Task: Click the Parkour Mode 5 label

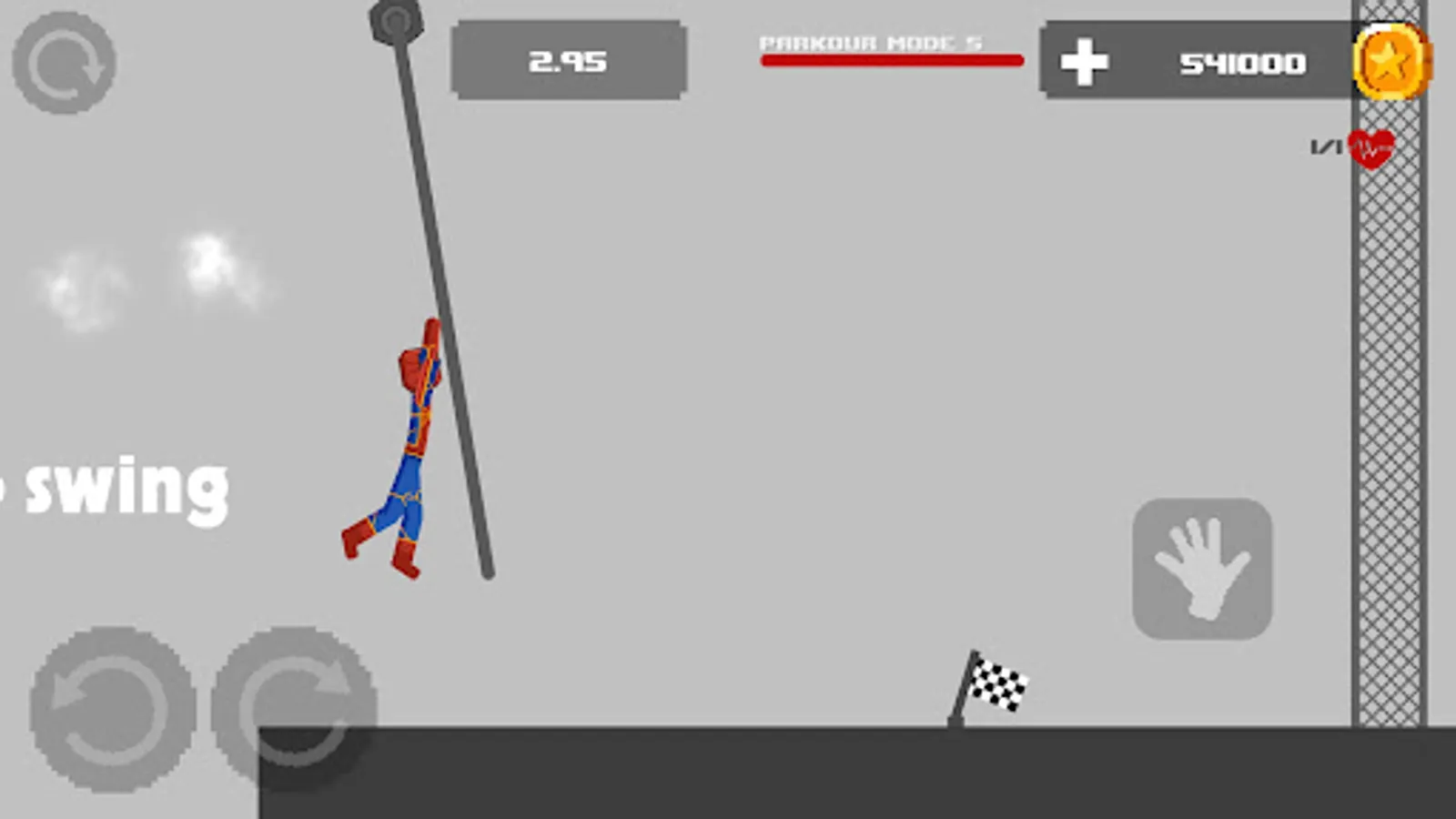Action: point(870,40)
